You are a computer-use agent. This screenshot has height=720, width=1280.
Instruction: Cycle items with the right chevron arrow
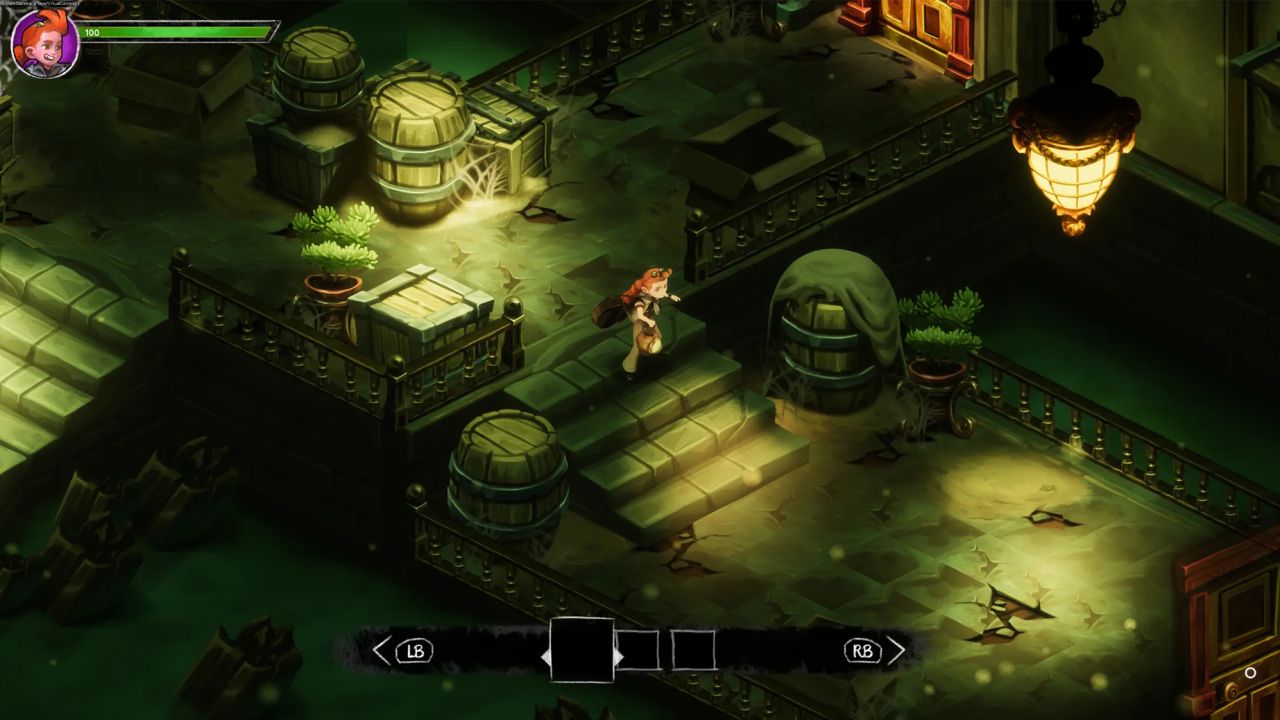pyautogui.click(x=896, y=650)
